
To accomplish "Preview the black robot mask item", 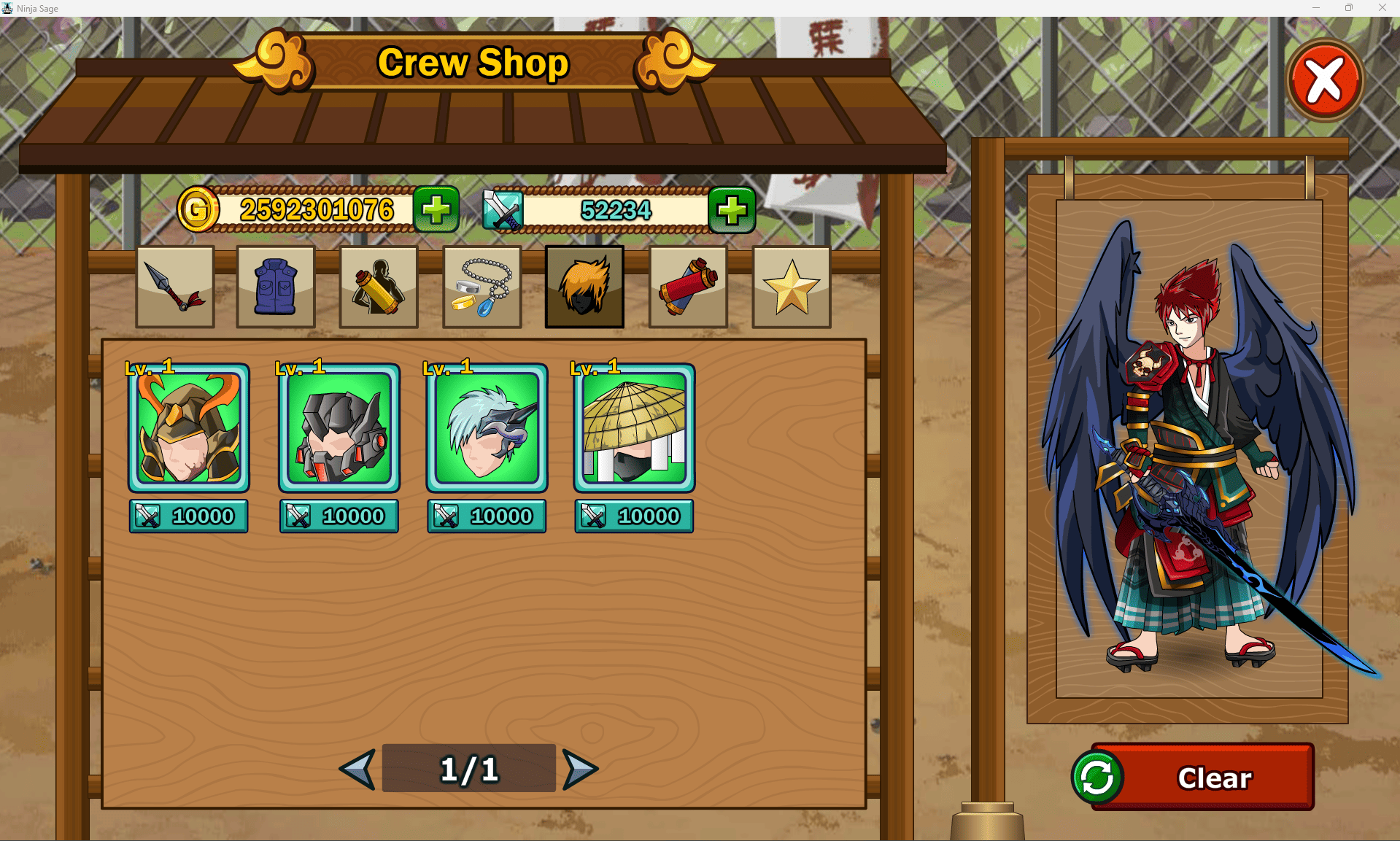I will [x=339, y=428].
